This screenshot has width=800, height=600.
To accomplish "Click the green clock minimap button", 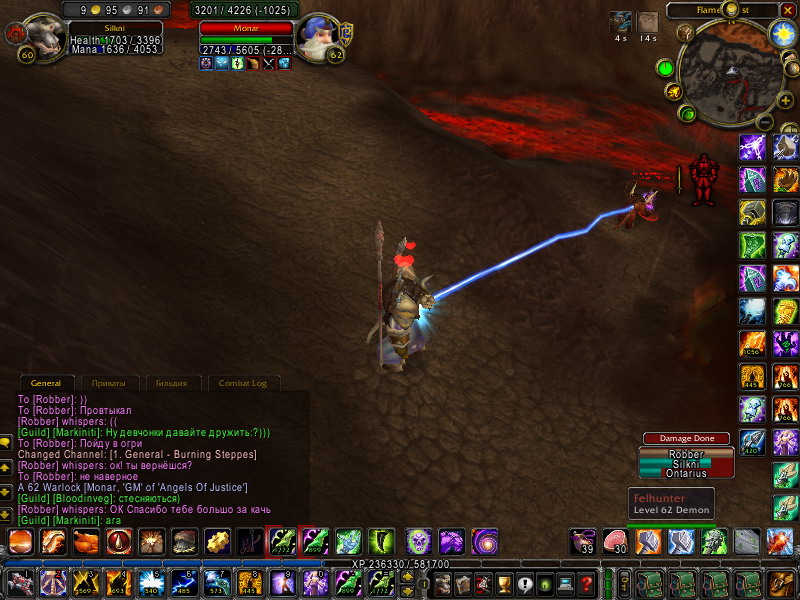I will 666,68.
